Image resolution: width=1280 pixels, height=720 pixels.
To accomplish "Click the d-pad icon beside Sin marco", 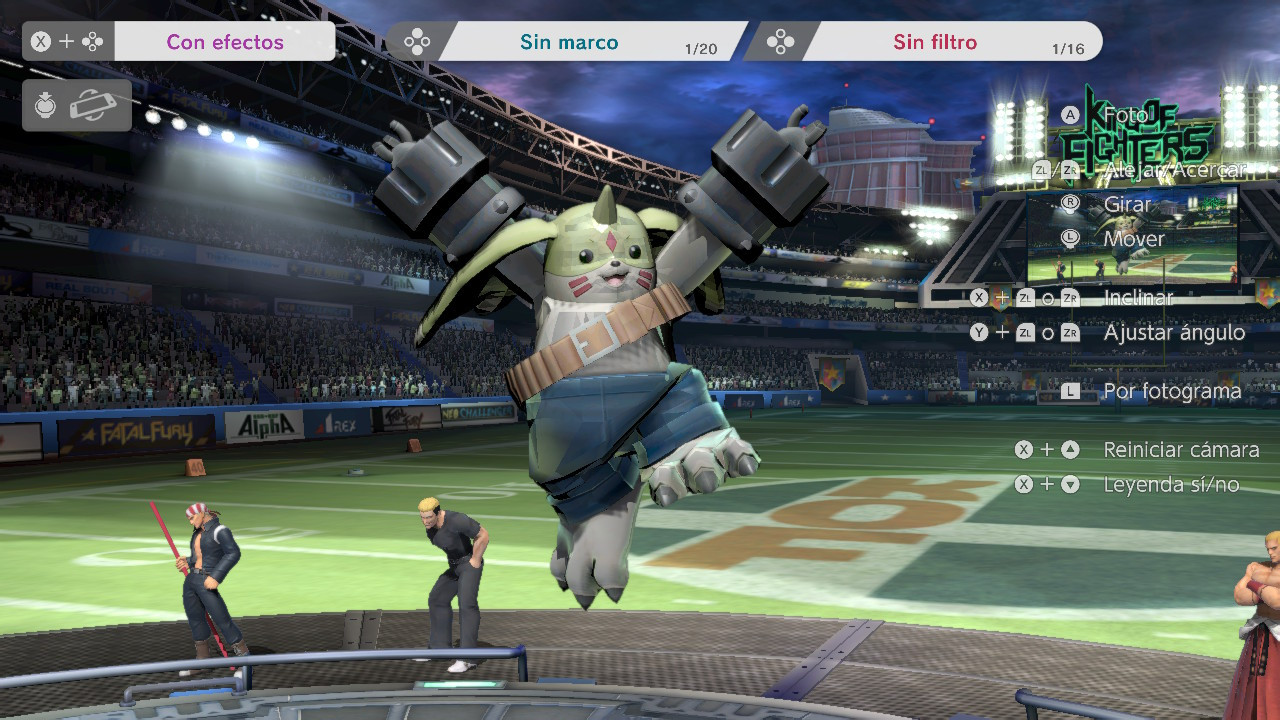I will 417,41.
